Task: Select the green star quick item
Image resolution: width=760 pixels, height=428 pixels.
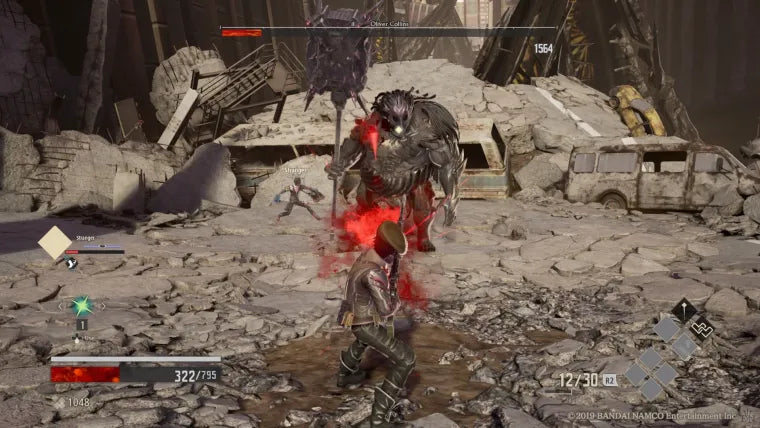Action: pos(83,306)
